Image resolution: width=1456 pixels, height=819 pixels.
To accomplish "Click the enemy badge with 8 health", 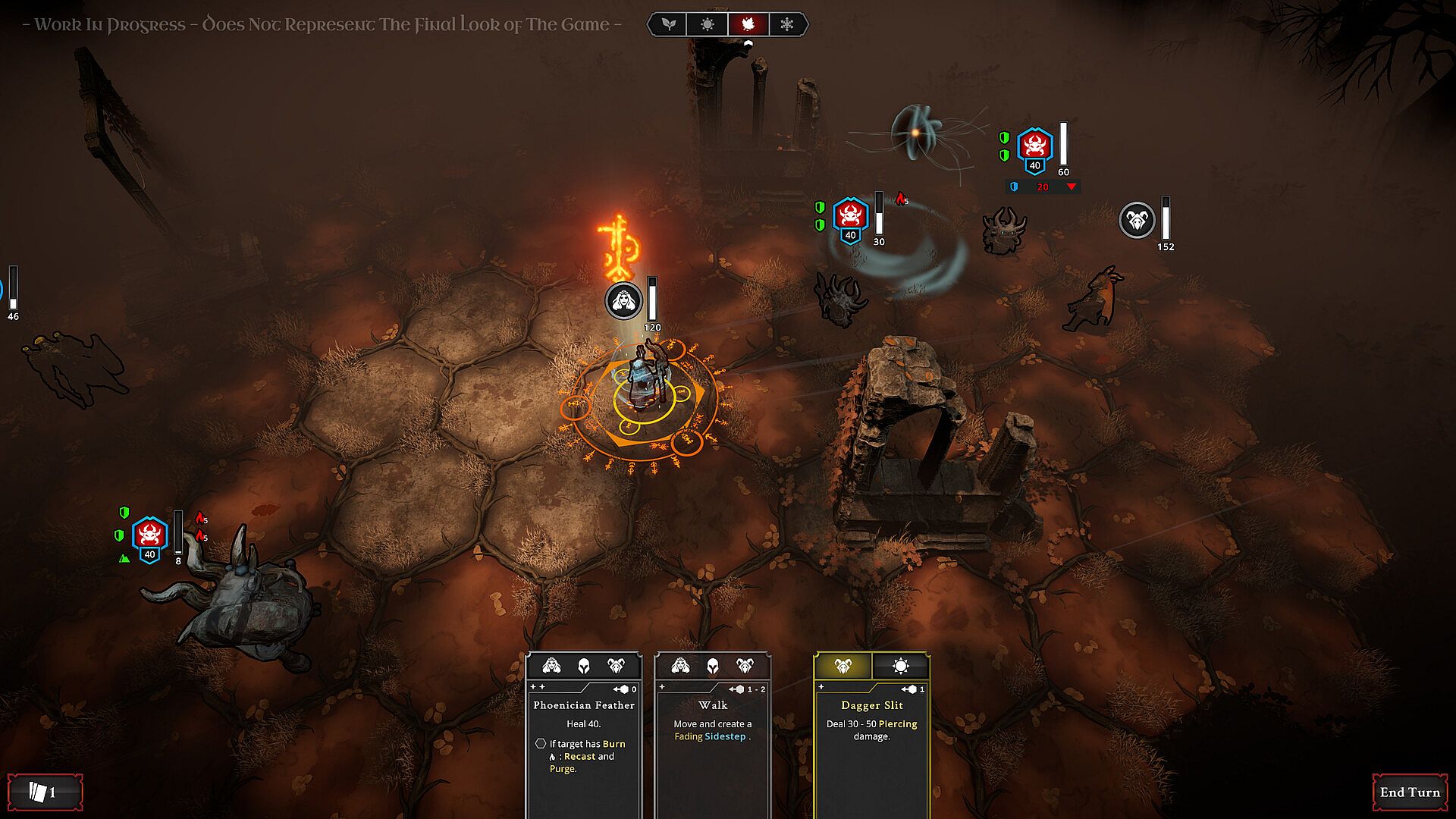I will pyautogui.click(x=149, y=538).
